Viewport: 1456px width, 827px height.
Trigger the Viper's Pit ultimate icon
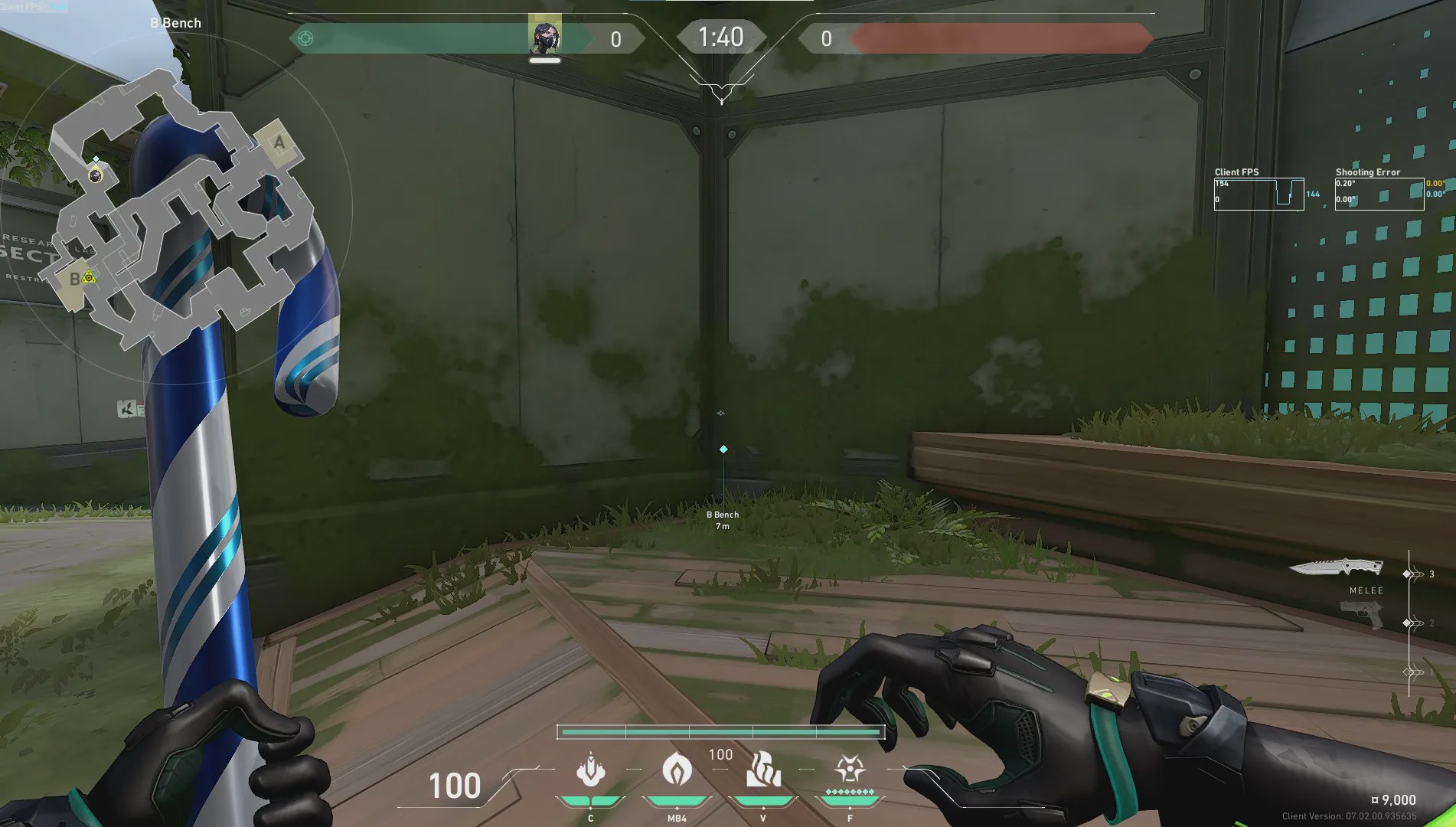click(x=850, y=768)
